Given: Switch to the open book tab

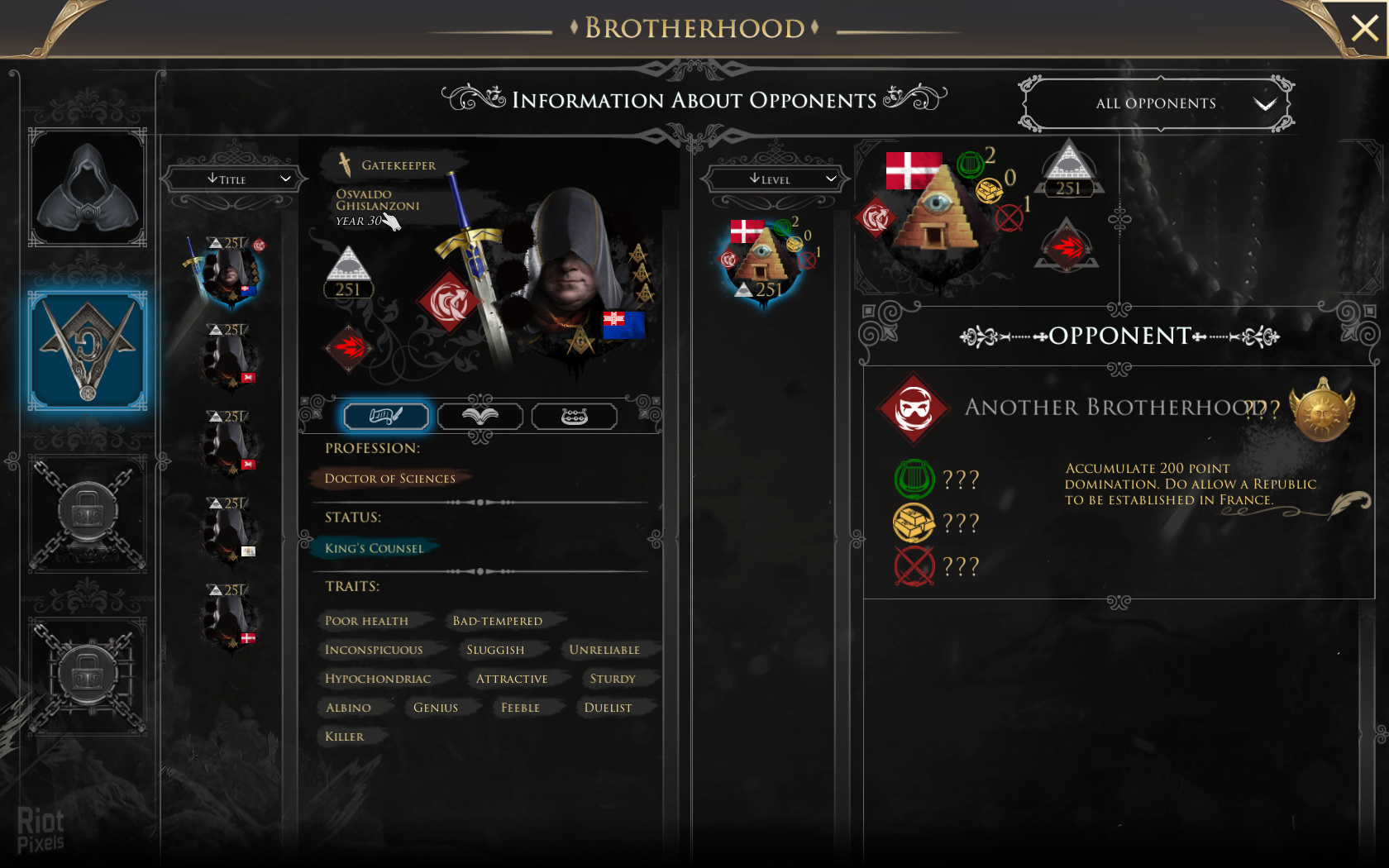Looking at the screenshot, I should pyautogui.click(x=480, y=416).
